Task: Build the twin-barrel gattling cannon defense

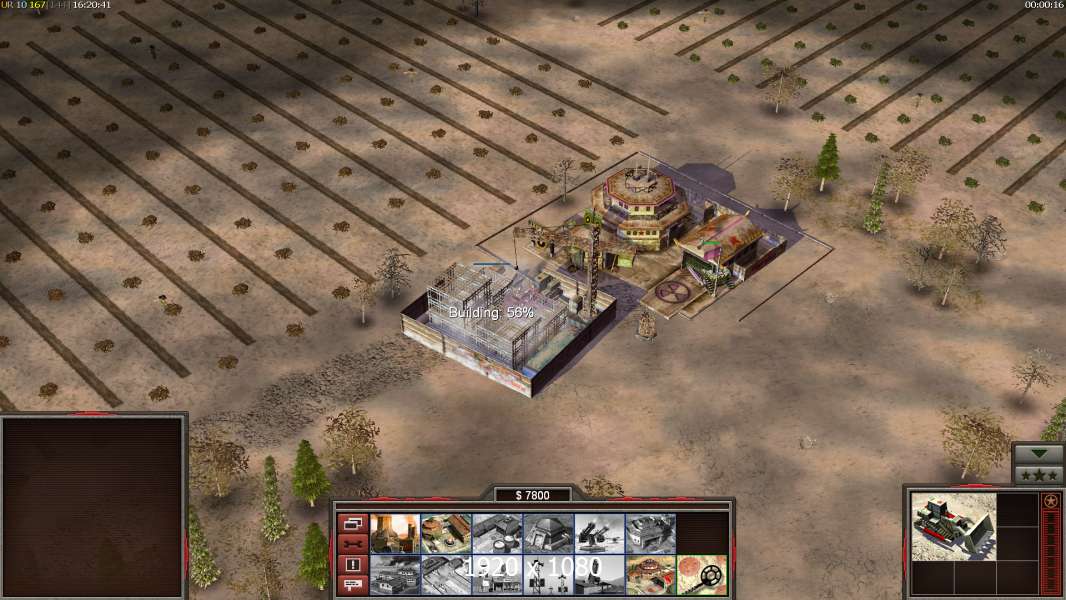Action: click(x=599, y=534)
